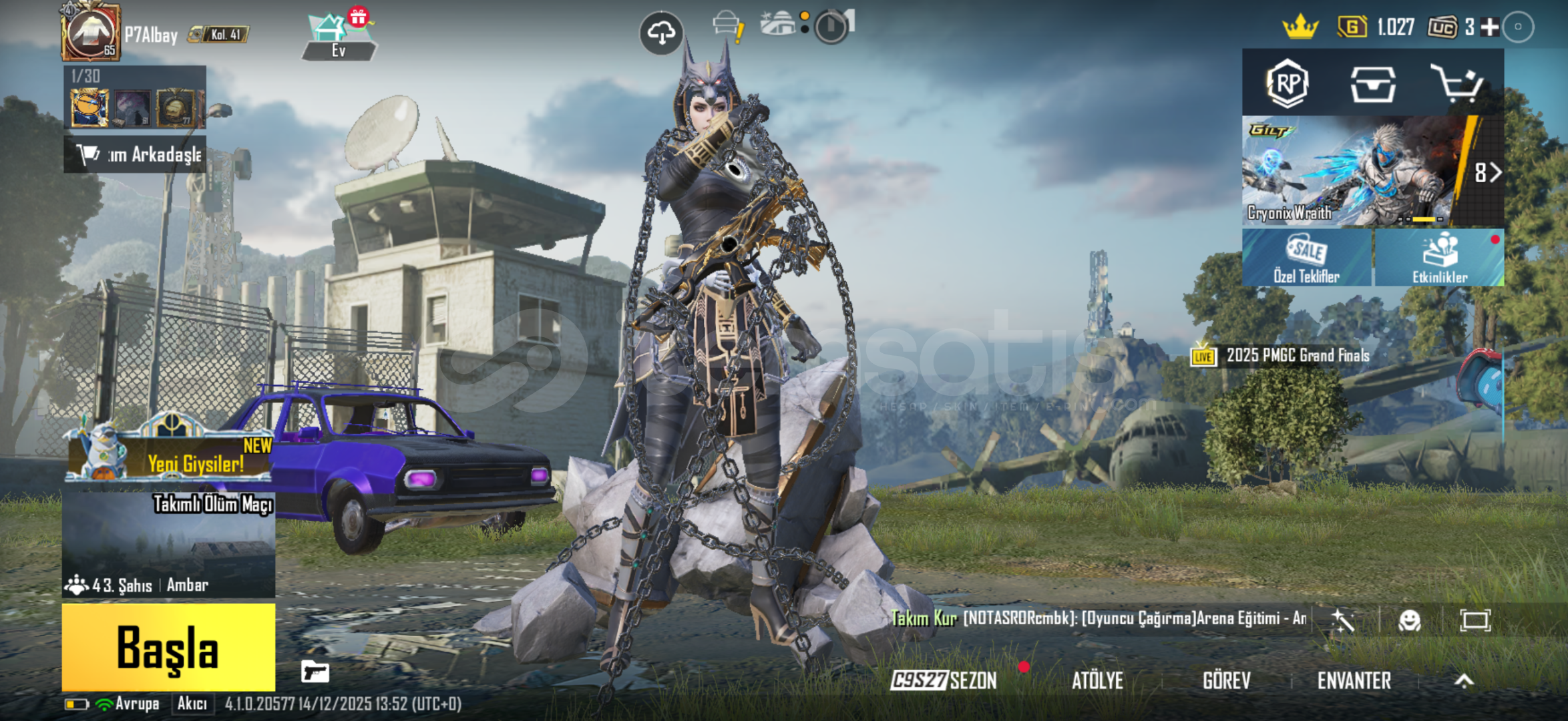1568x721 pixels.
Task: Open the inventory crate icon
Action: click(1372, 84)
